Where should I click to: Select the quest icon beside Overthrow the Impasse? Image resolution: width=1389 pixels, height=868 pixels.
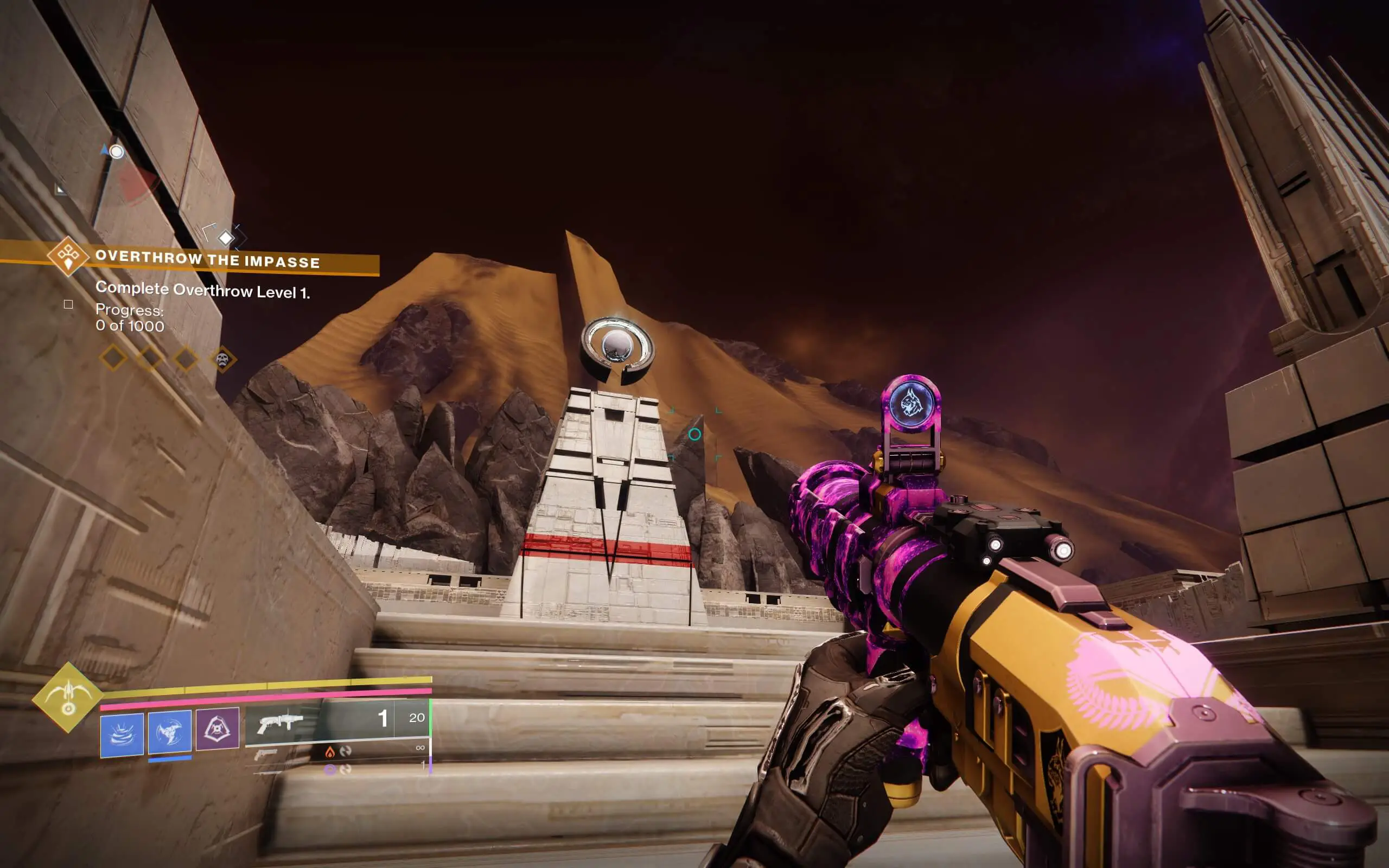[x=69, y=258]
